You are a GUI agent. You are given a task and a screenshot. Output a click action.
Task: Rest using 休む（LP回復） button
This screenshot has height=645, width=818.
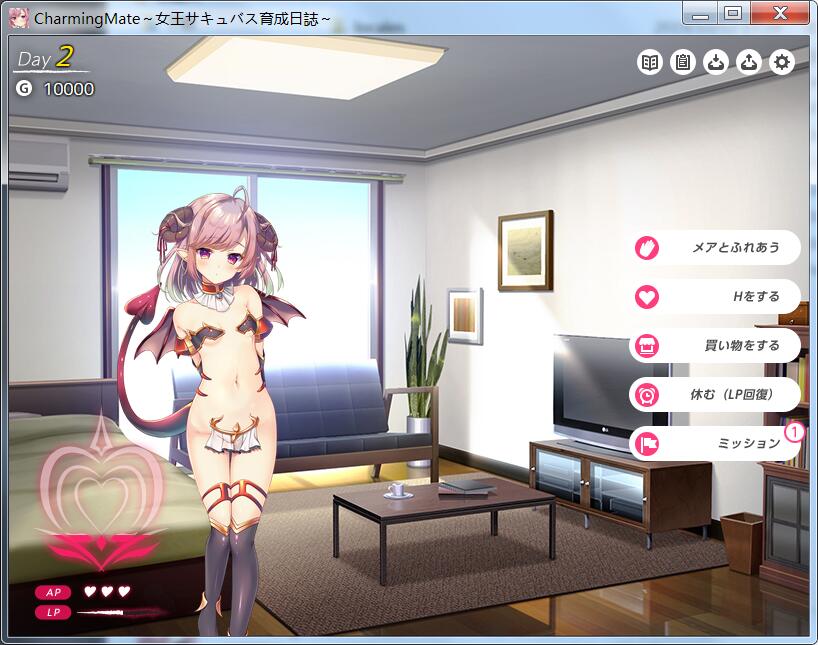click(716, 394)
